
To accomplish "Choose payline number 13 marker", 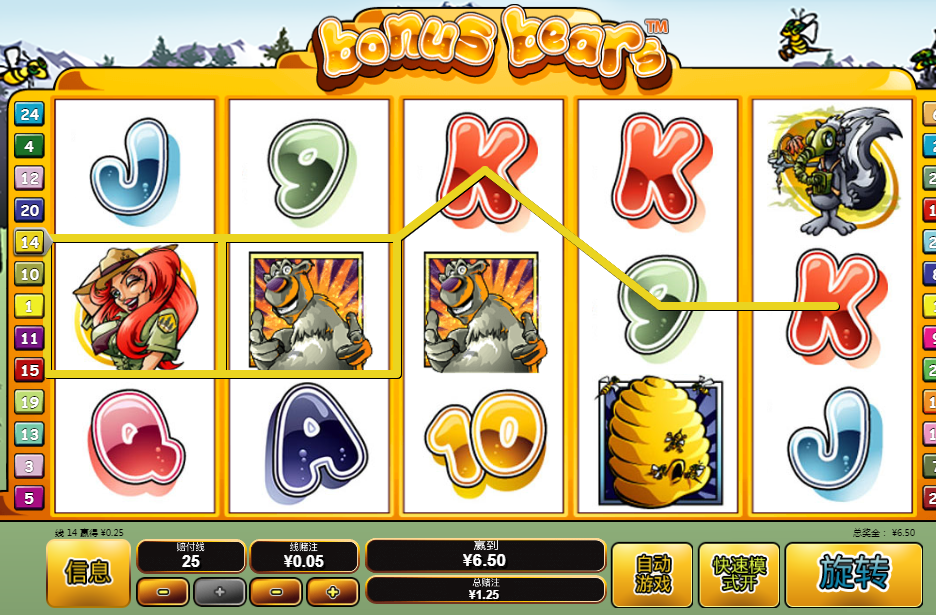I will click(29, 434).
